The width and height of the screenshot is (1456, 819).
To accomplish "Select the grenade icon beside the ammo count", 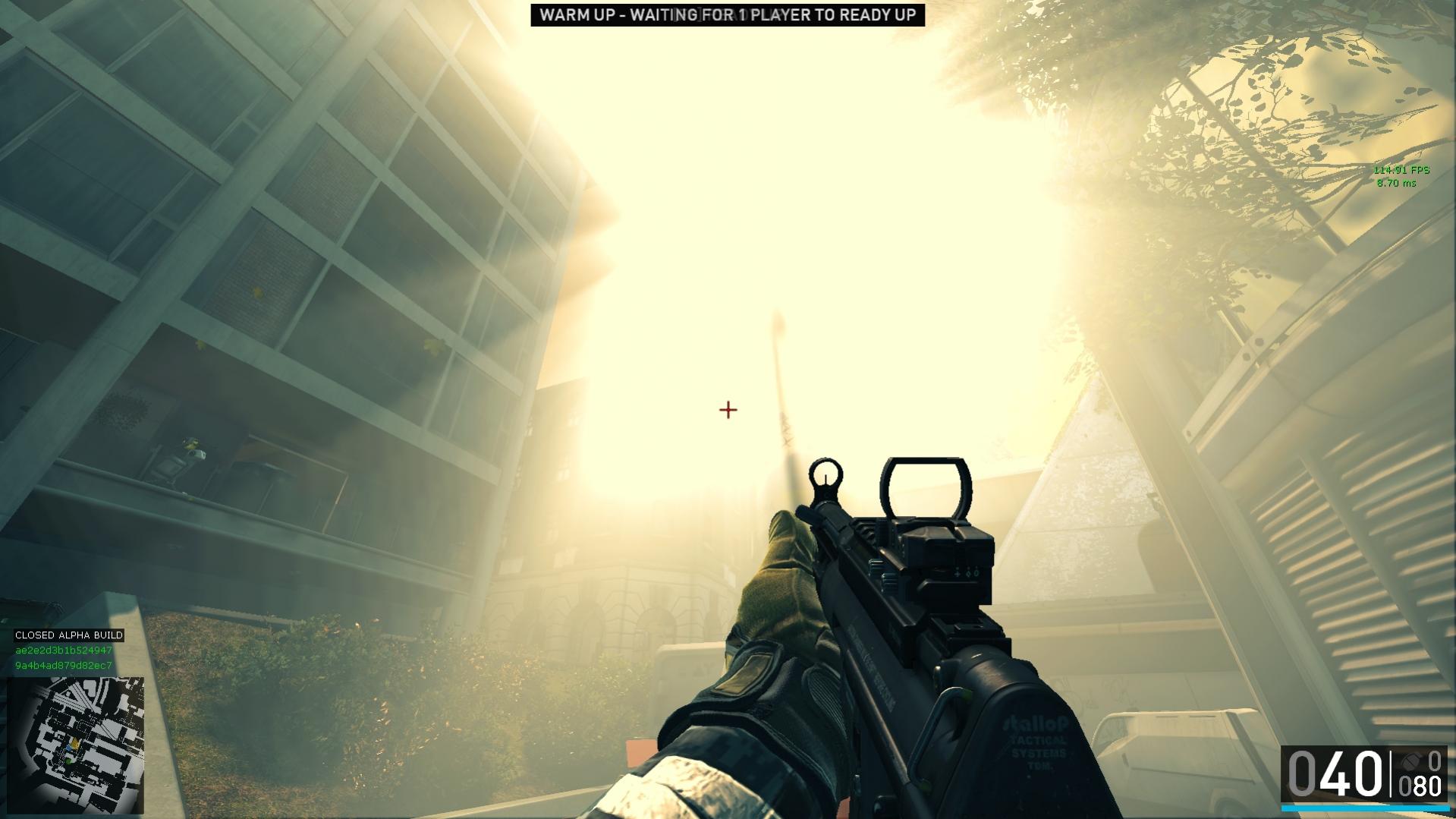I will pos(1411,761).
